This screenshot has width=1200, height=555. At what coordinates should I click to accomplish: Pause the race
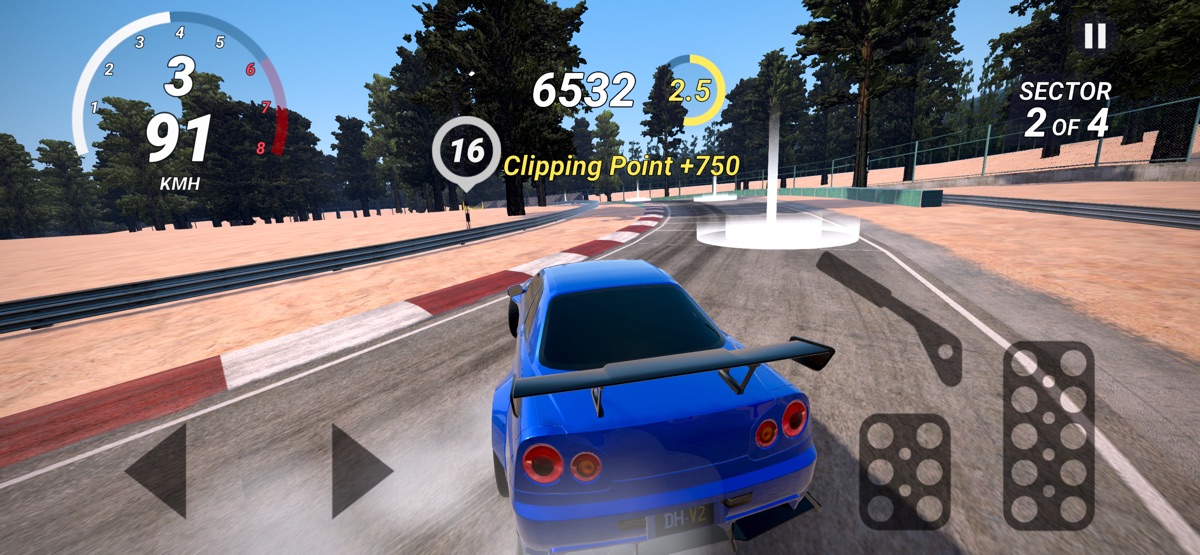[x=1095, y=36]
